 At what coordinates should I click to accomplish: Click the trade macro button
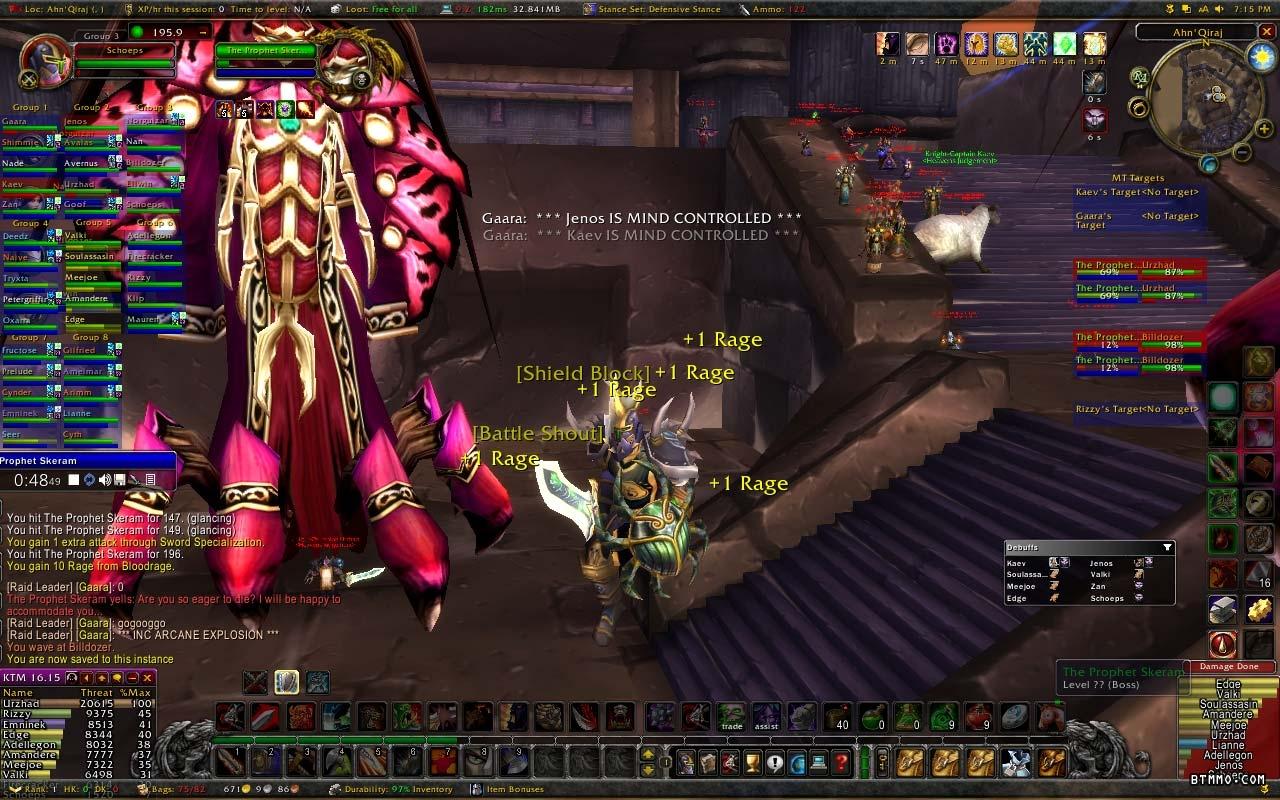tap(732, 717)
